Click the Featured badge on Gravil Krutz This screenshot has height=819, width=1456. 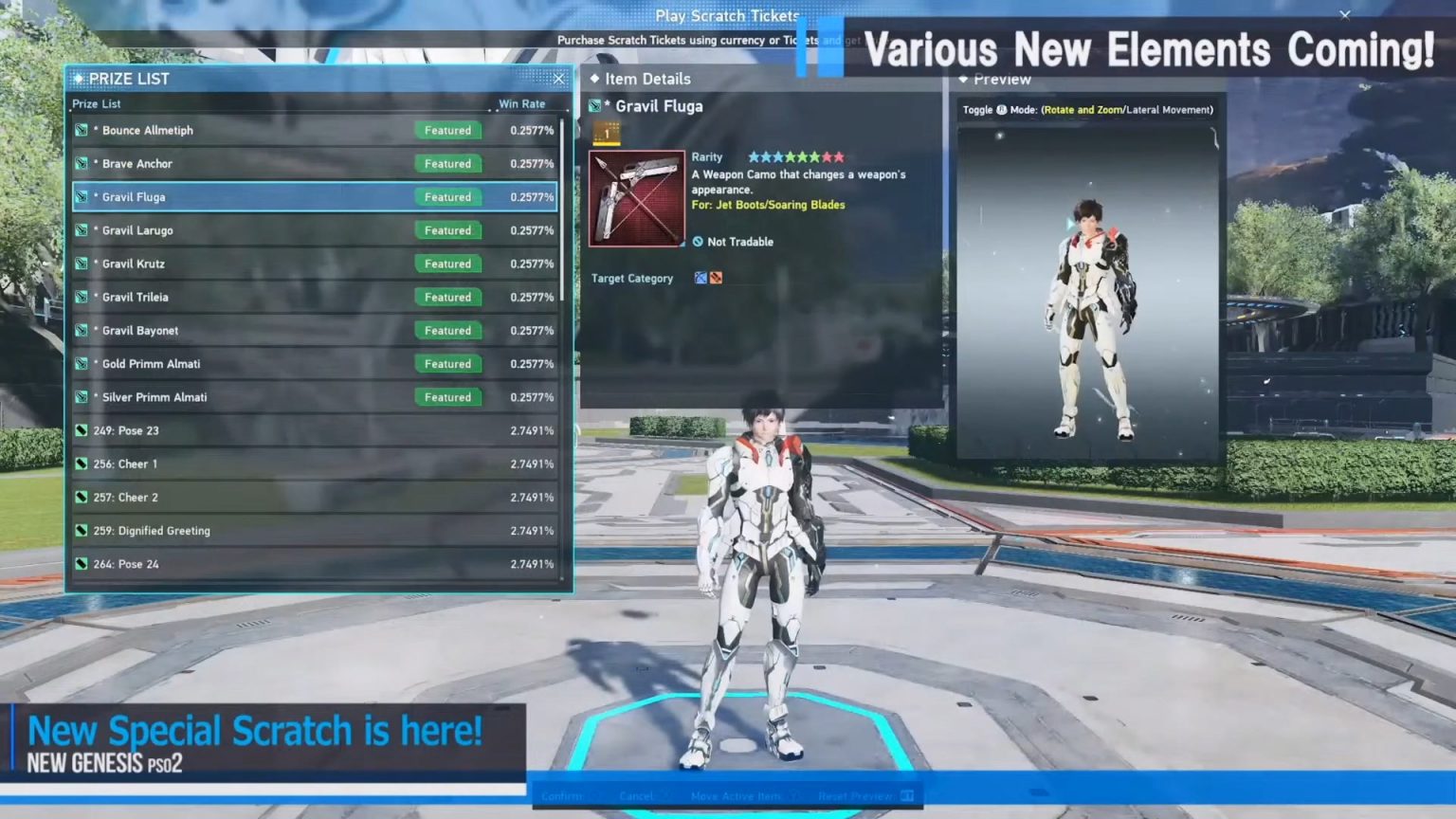point(447,264)
